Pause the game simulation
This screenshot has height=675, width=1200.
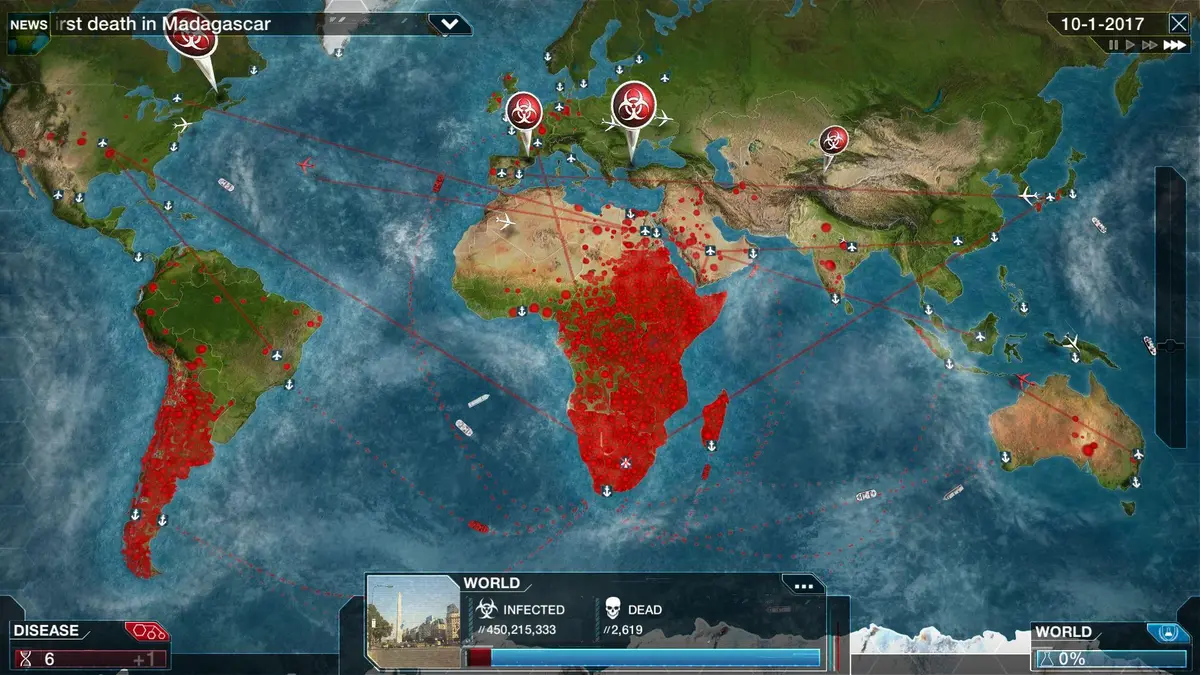point(1114,45)
